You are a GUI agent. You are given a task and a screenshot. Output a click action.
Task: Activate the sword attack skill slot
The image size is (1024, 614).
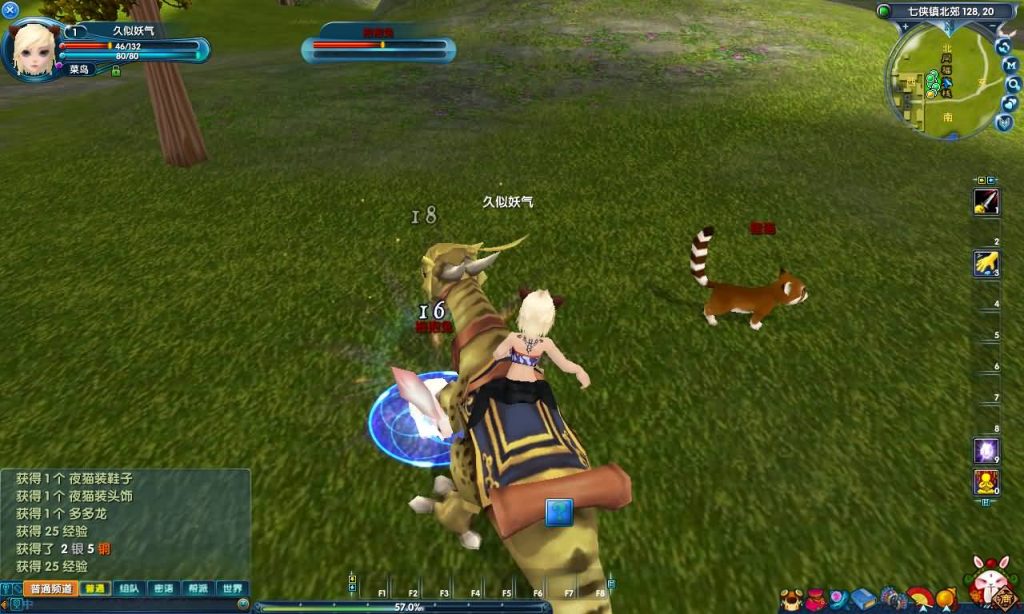986,202
